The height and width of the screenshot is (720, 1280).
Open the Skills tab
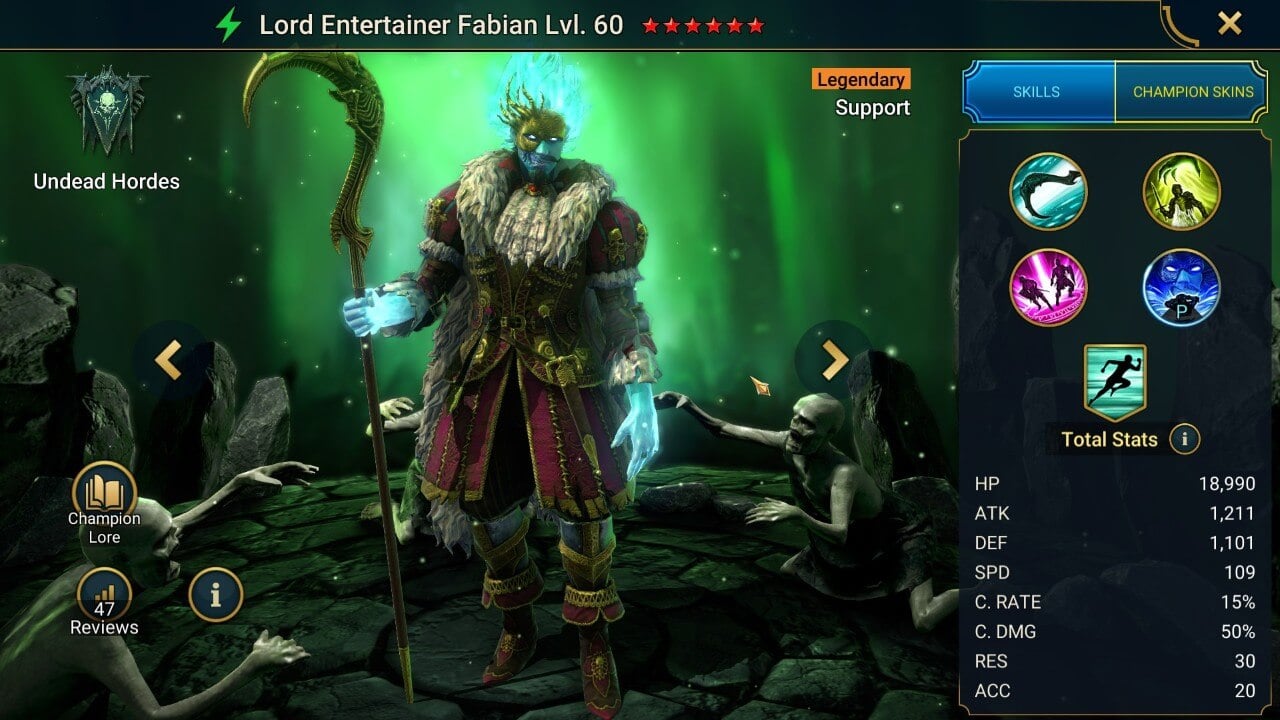pyautogui.click(x=1037, y=91)
